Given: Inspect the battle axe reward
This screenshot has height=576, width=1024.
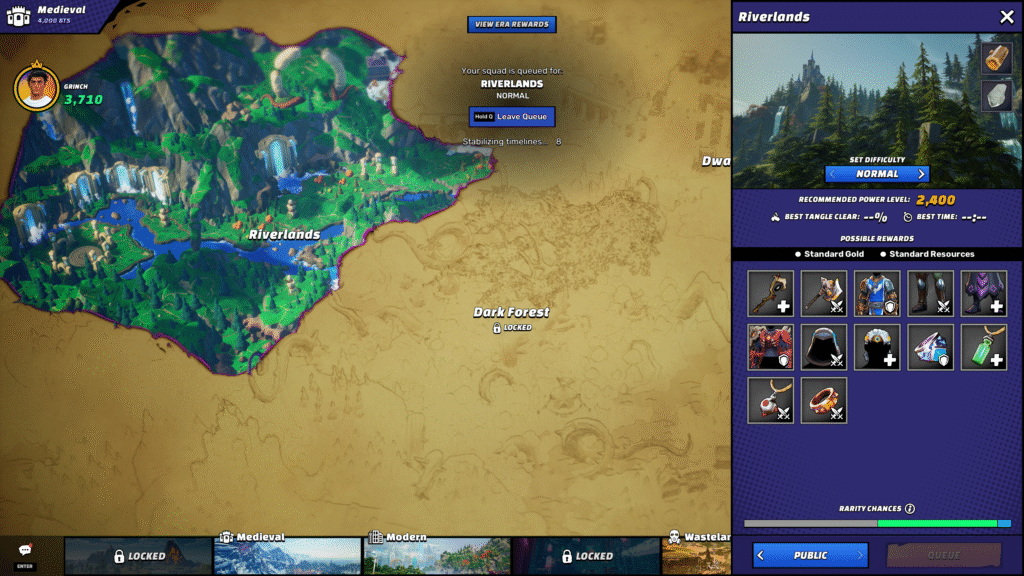Looking at the screenshot, I should tap(824, 294).
